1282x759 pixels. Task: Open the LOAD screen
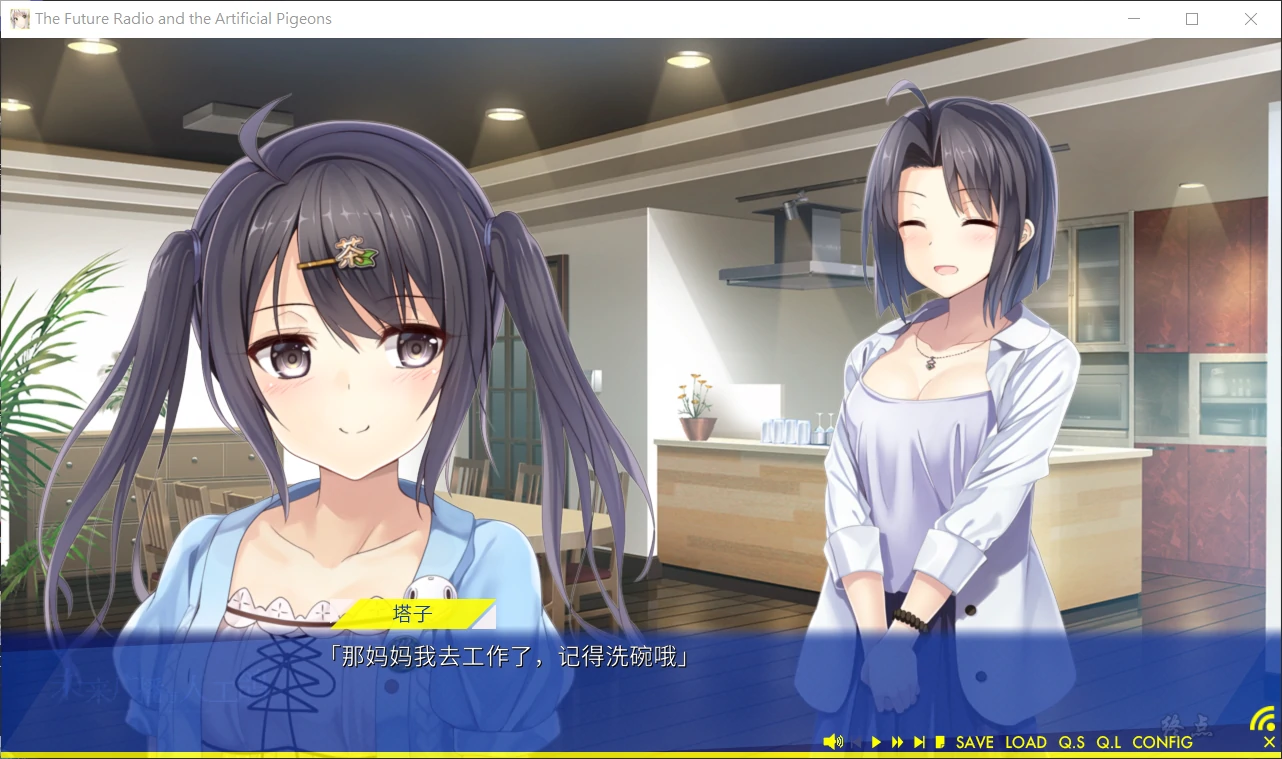(1027, 742)
